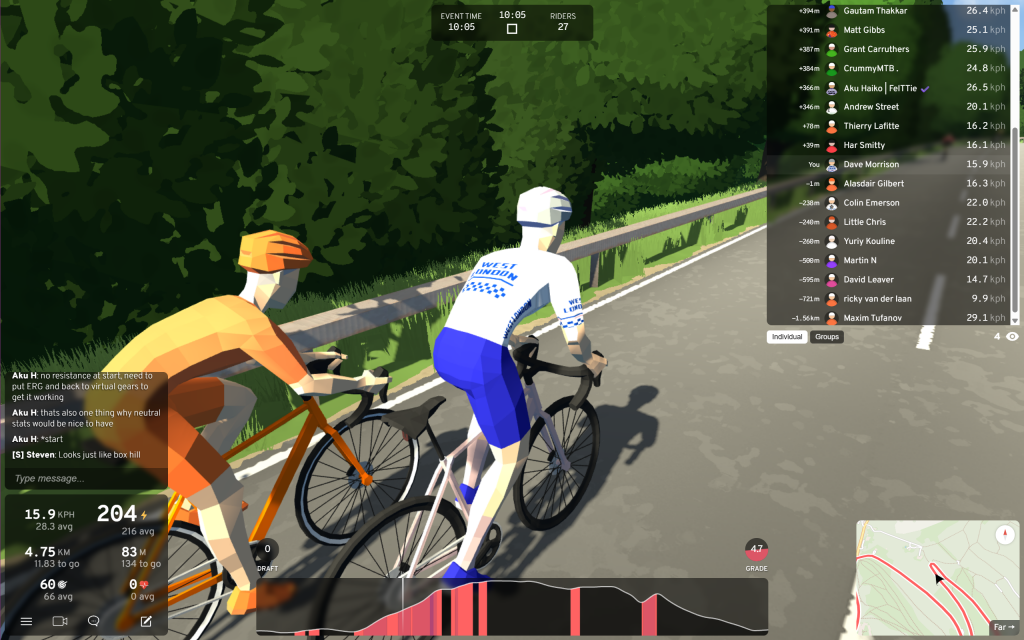Toggle the chat bubble icon
This screenshot has width=1024, height=640.
point(94,621)
